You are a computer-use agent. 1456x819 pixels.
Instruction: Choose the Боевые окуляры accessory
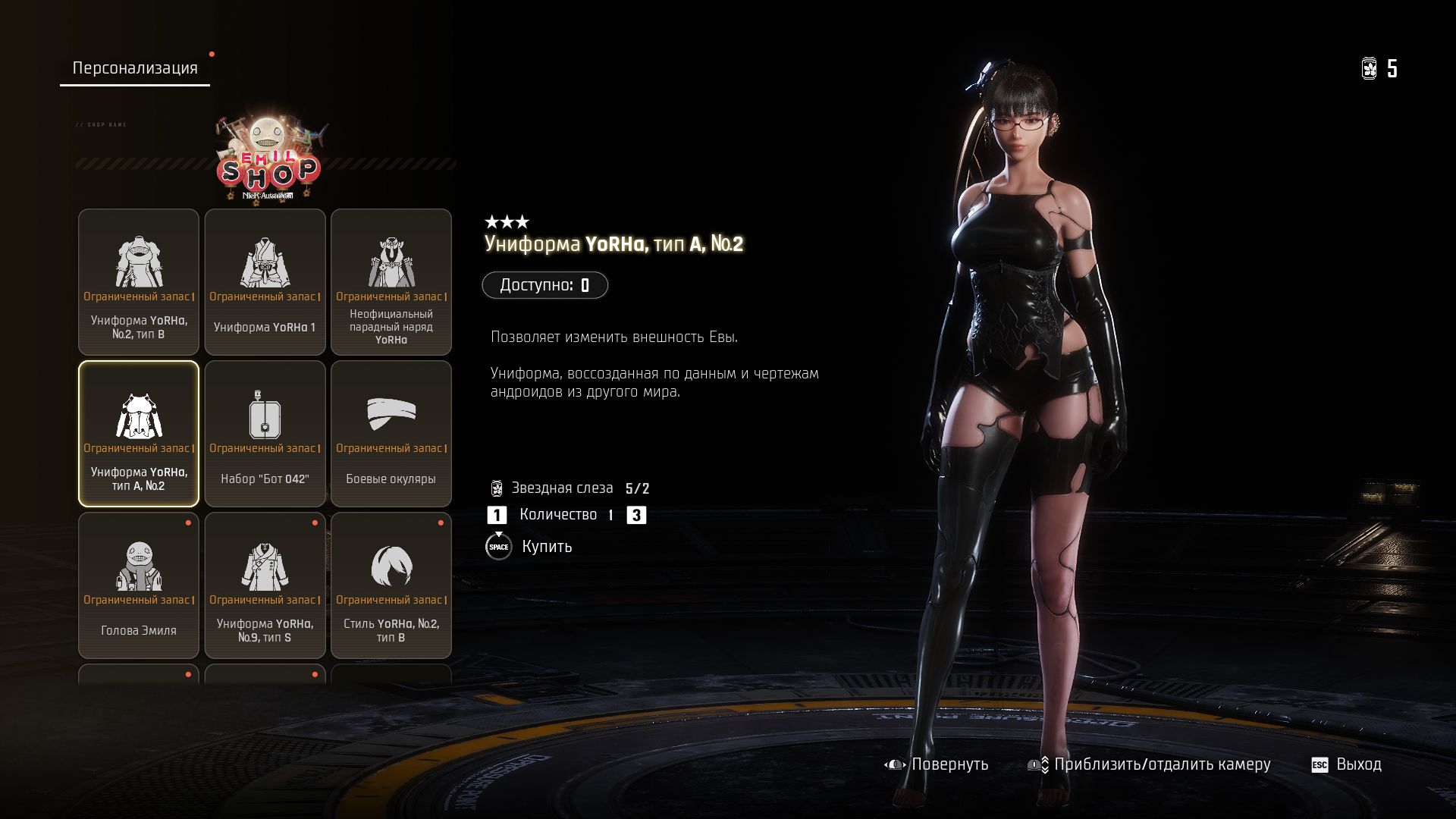(x=391, y=434)
